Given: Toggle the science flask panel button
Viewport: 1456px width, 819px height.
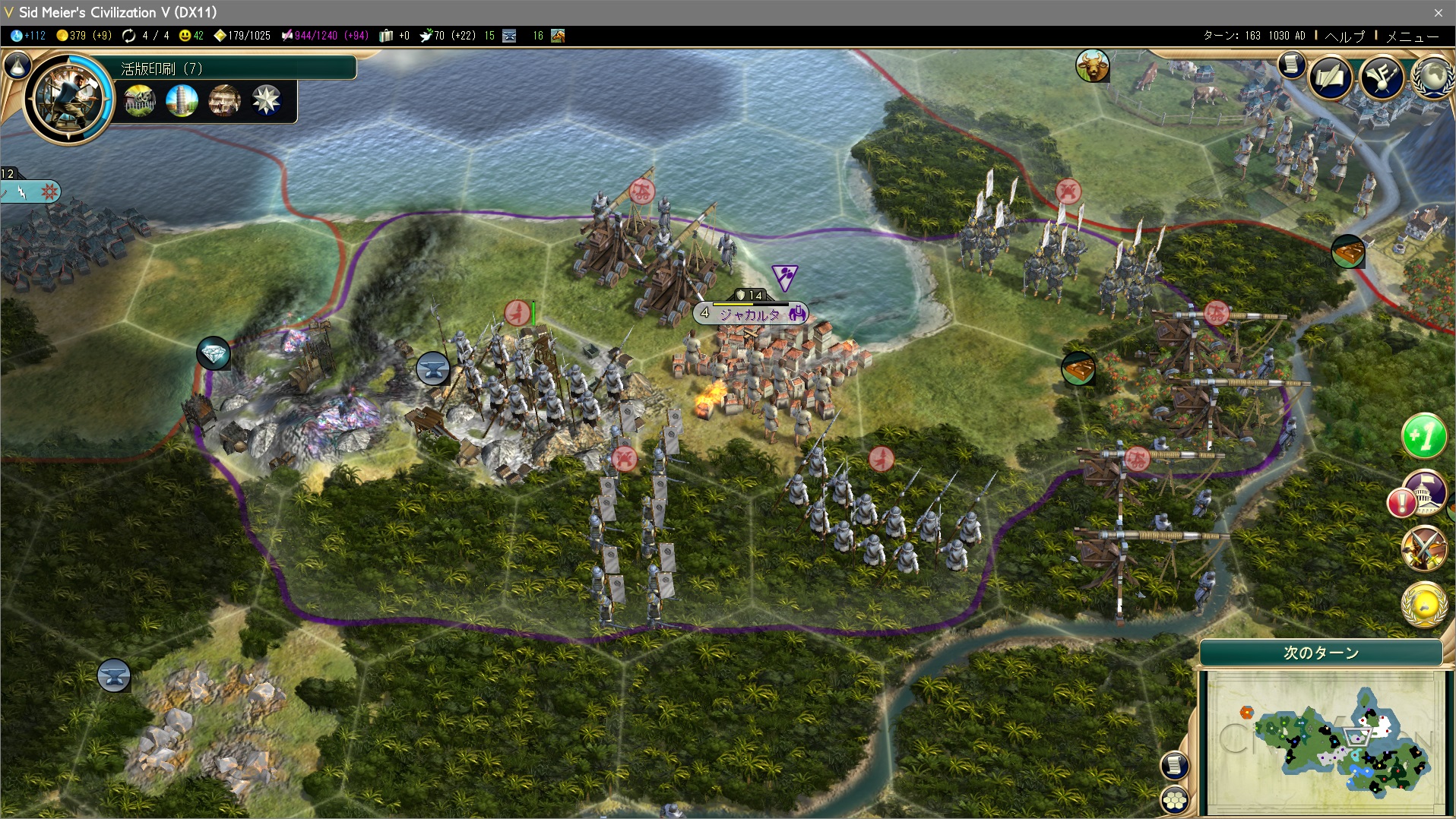Looking at the screenshot, I should 17,67.
